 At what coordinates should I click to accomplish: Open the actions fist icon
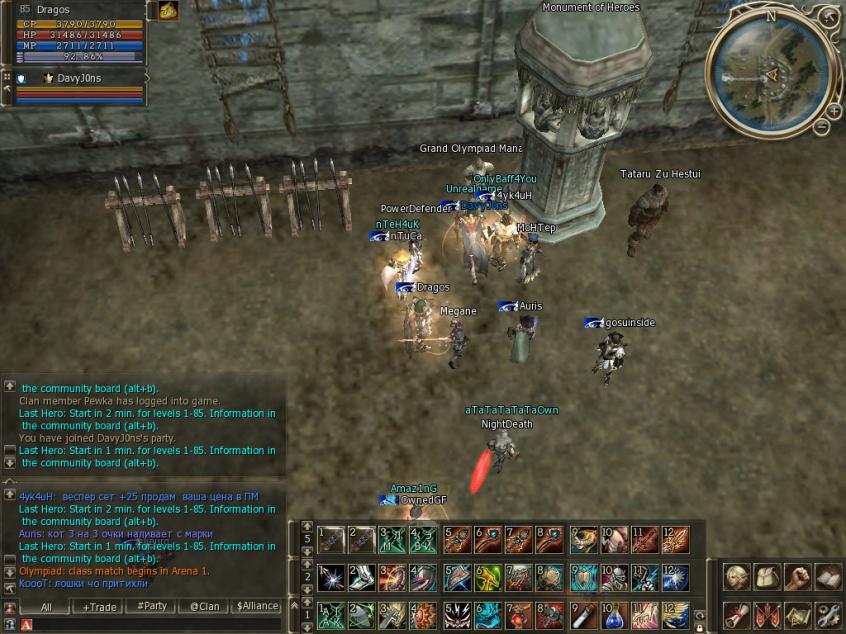click(x=799, y=577)
